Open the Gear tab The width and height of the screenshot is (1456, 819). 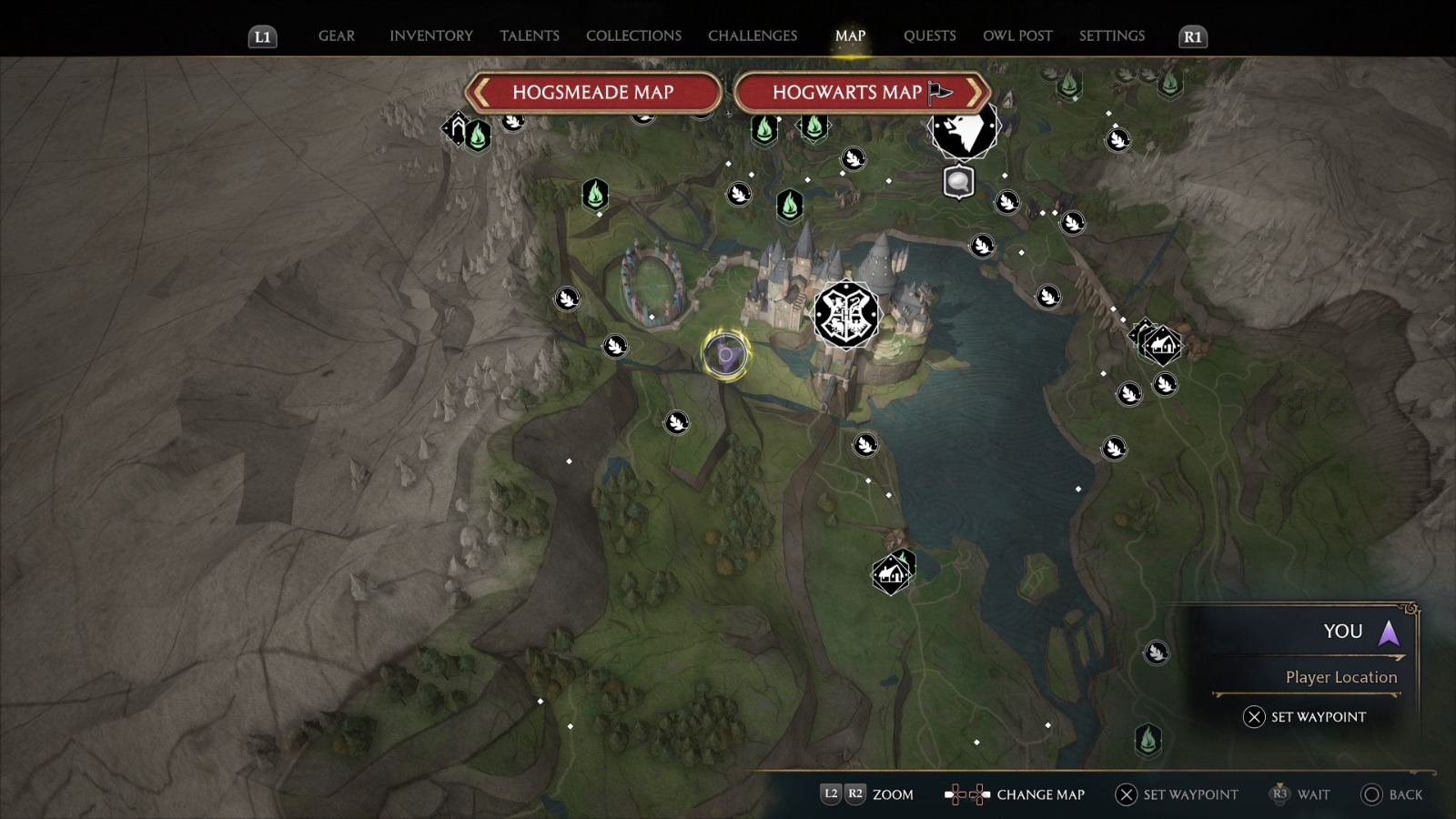pyautogui.click(x=336, y=35)
